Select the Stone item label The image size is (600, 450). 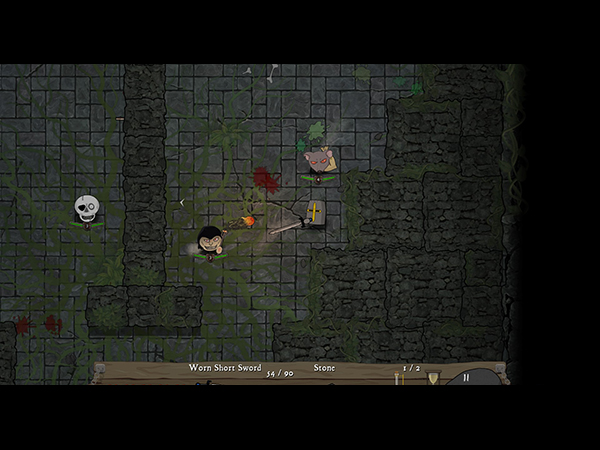pyautogui.click(x=324, y=368)
